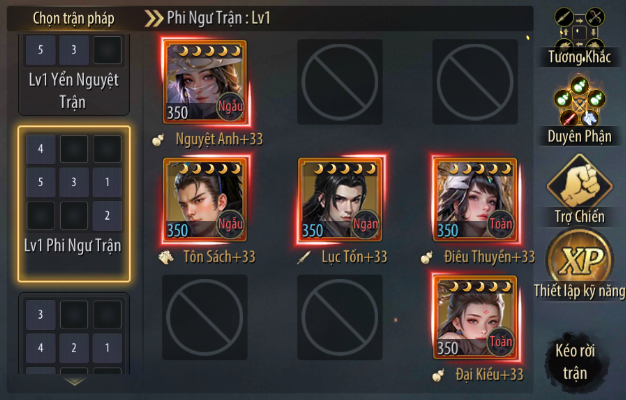The width and height of the screenshot is (626, 400).
Task: Choose the Lv1 Phi Ngư Trận formation
Action: point(73,203)
